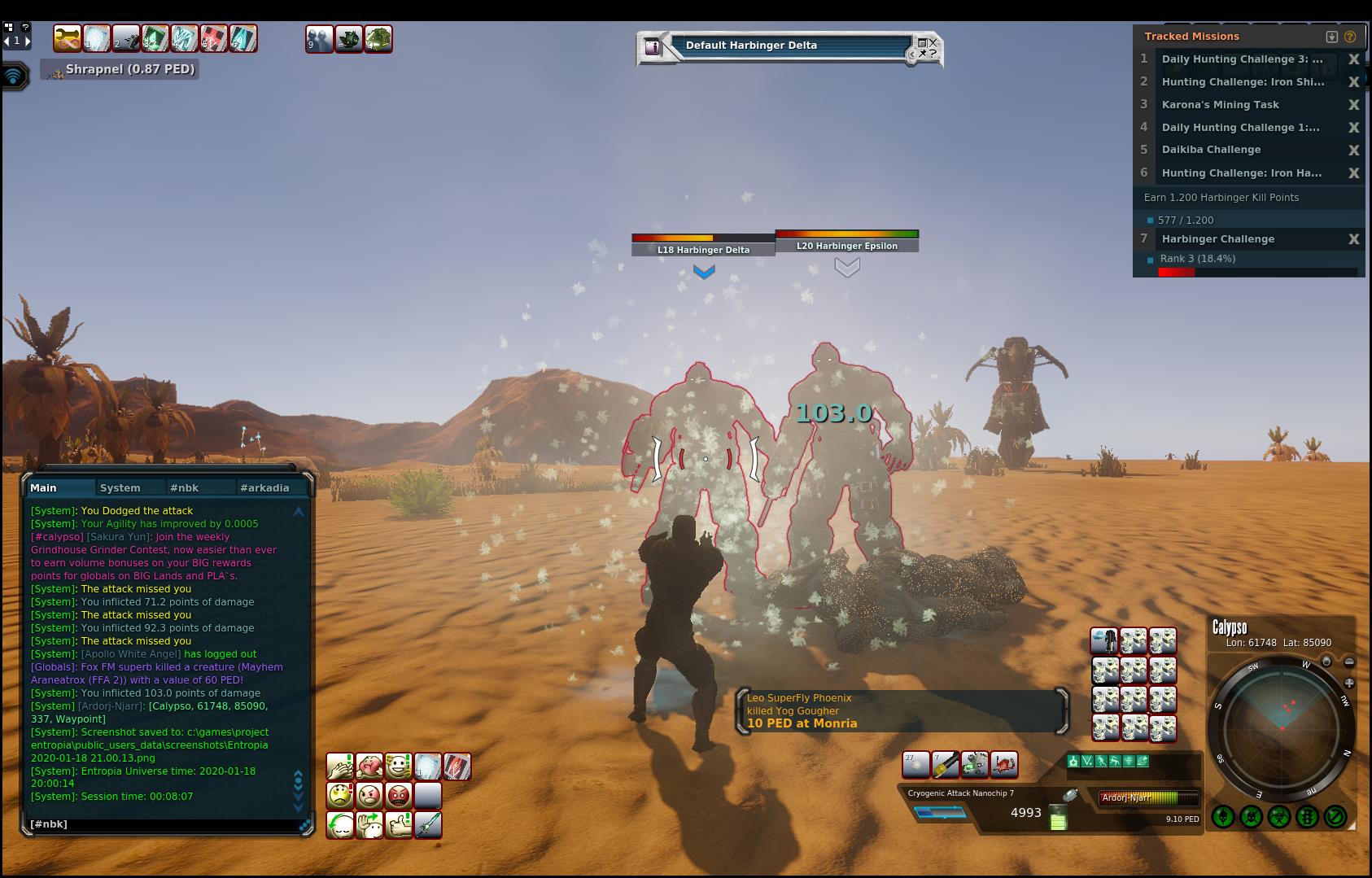The height and width of the screenshot is (878, 1372).
Task: Click the tracked missions help icon
Action: [x=1350, y=37]
